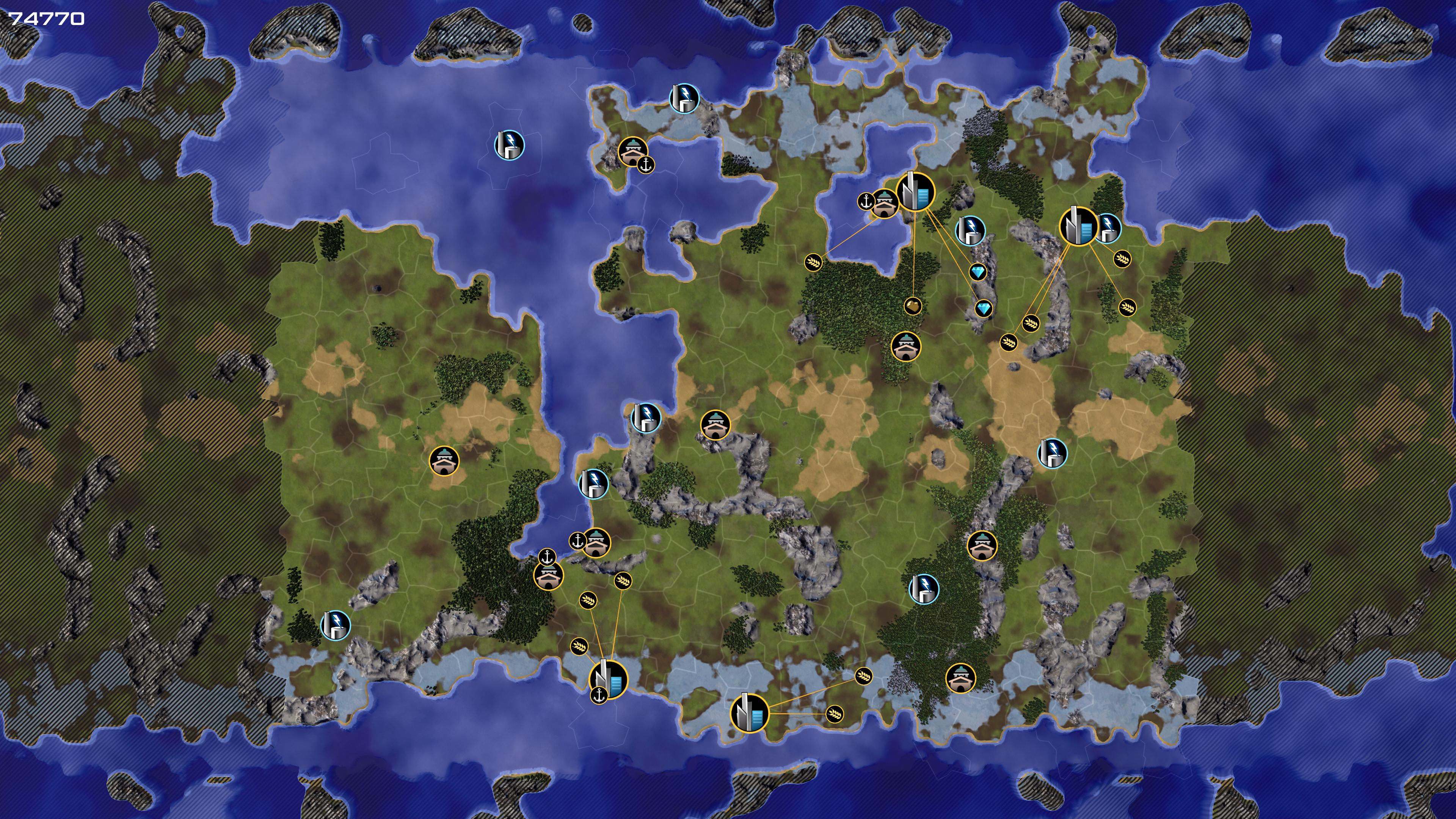Click the anchor badge attached to the city icon
Image resolution: width=1456 pixels, height=819 pixels.
point(599,695)
